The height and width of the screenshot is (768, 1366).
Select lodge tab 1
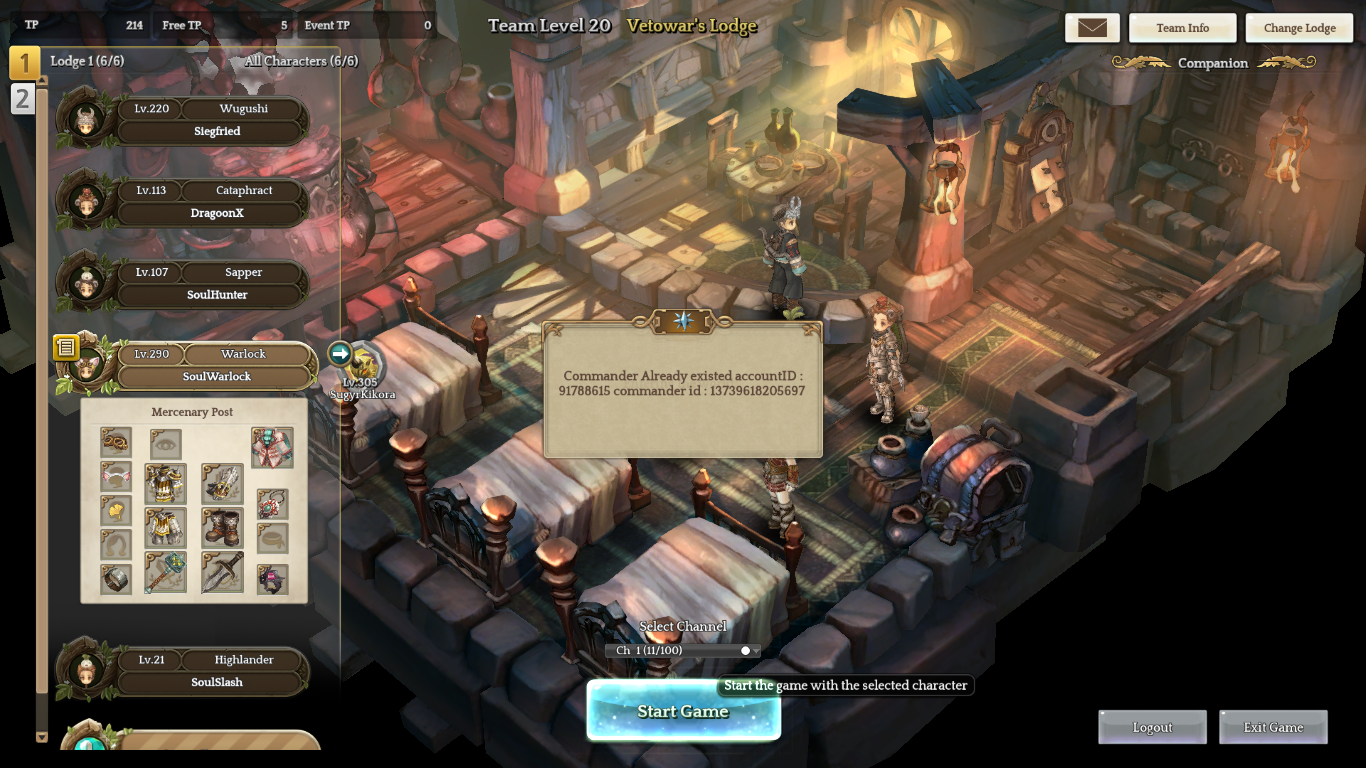click(24, 63)
